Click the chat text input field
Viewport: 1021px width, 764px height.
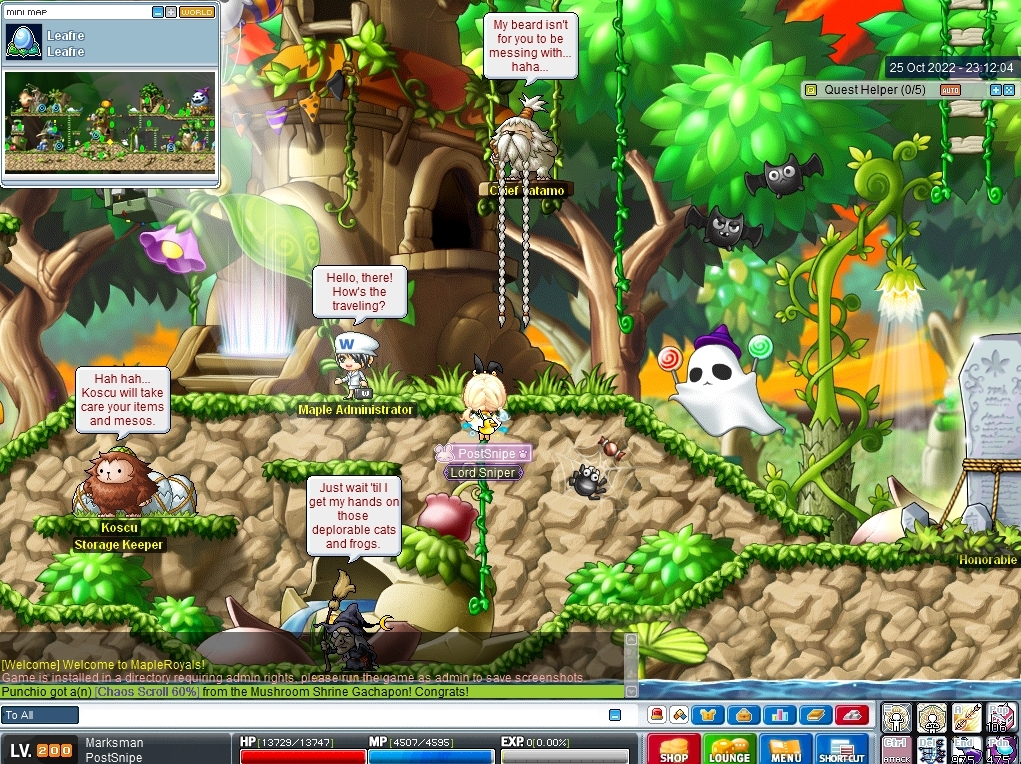340,715
